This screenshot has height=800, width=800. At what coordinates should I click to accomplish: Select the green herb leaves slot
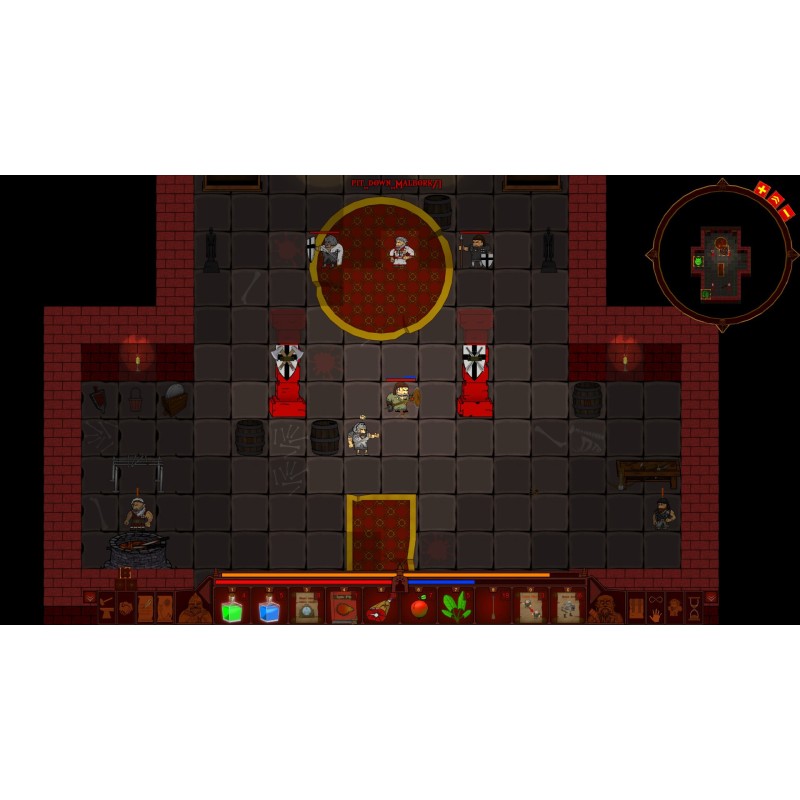(456, 608)
